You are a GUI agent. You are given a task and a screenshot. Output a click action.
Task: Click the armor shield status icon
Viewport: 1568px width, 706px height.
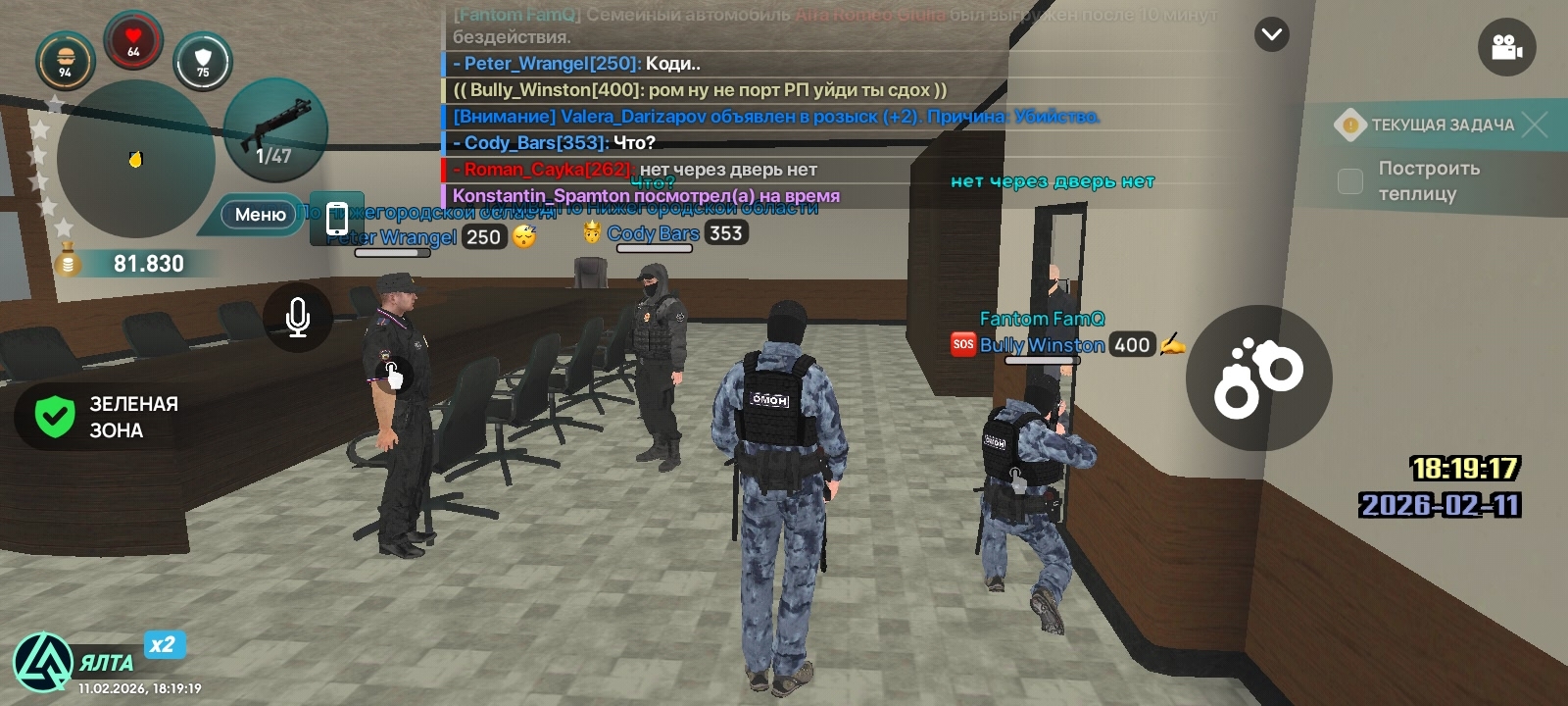click(203, 61)
